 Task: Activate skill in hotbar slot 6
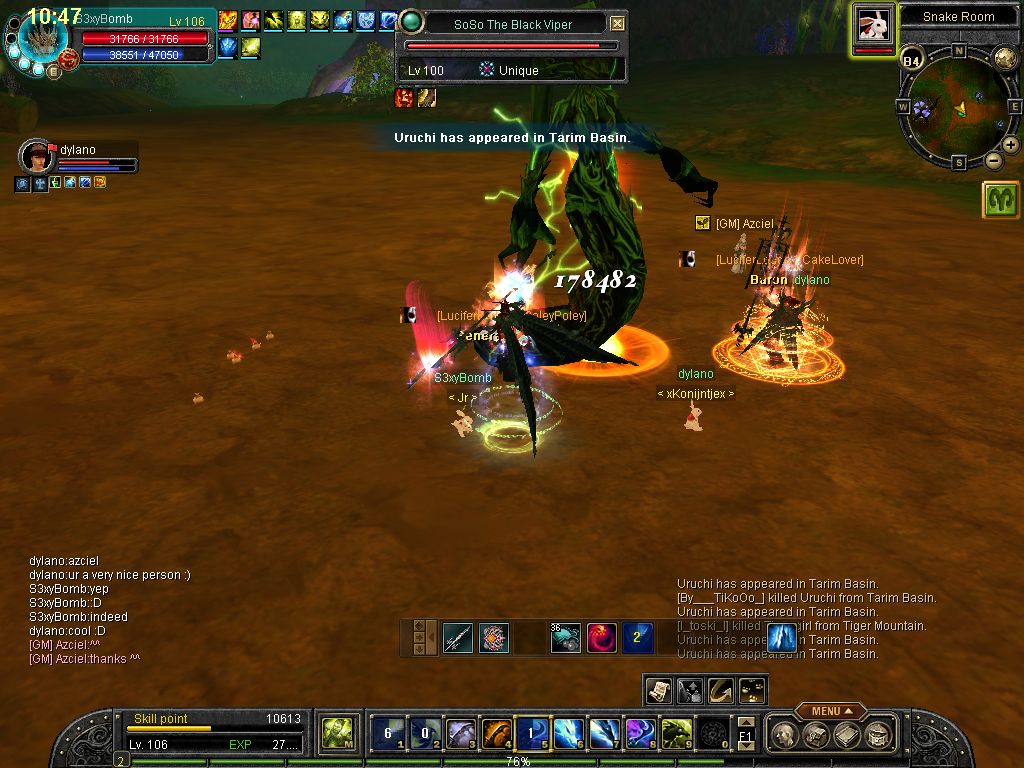568,734
